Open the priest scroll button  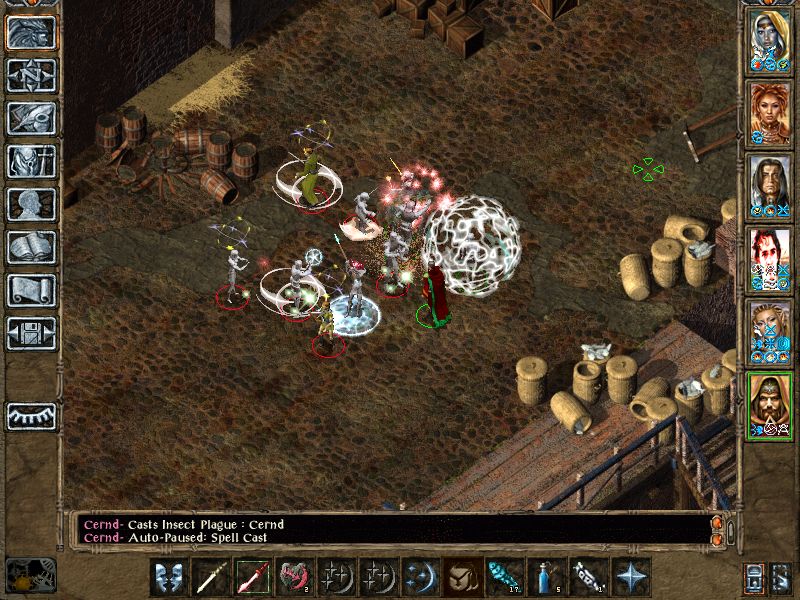31,290
